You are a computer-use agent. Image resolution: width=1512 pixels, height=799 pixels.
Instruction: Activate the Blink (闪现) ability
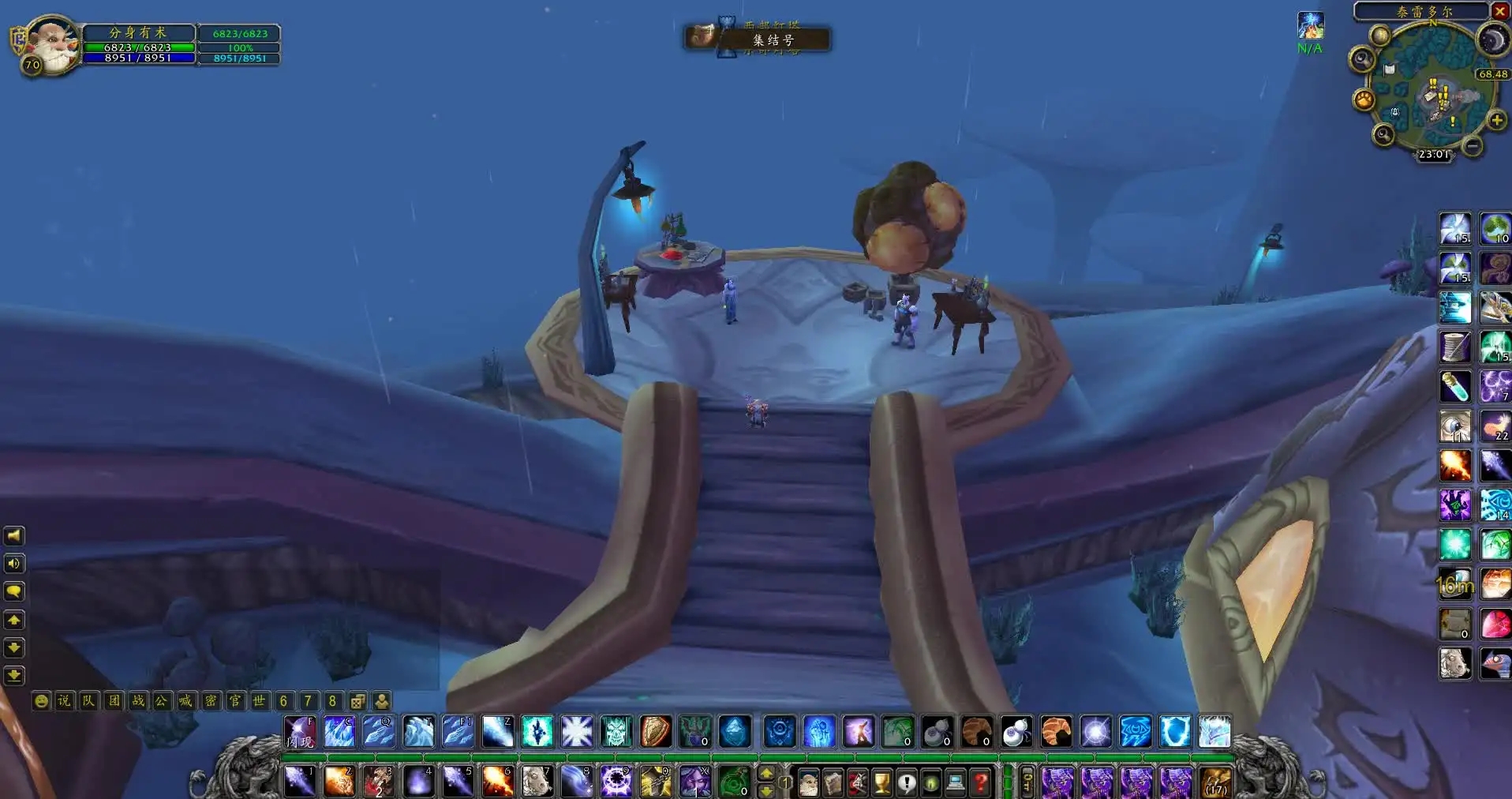coord(300,732)
